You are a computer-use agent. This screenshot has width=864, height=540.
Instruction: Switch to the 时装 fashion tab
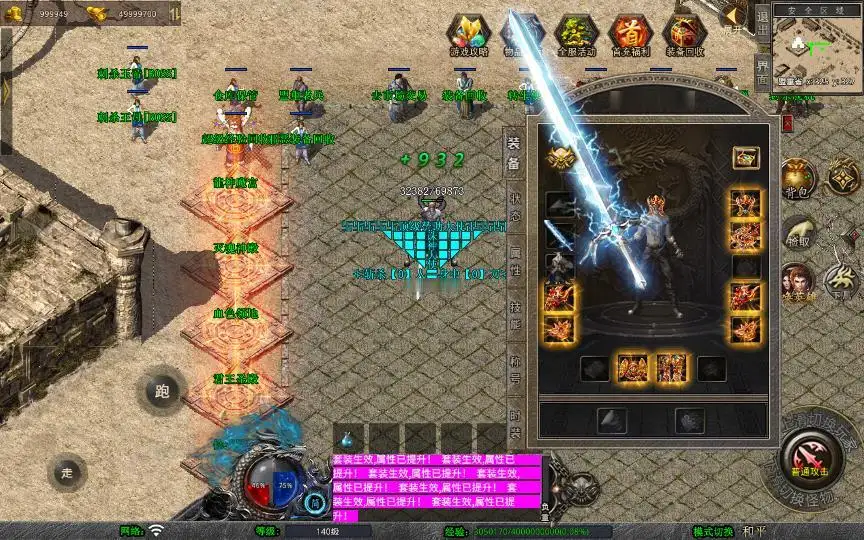coord(514,424)
